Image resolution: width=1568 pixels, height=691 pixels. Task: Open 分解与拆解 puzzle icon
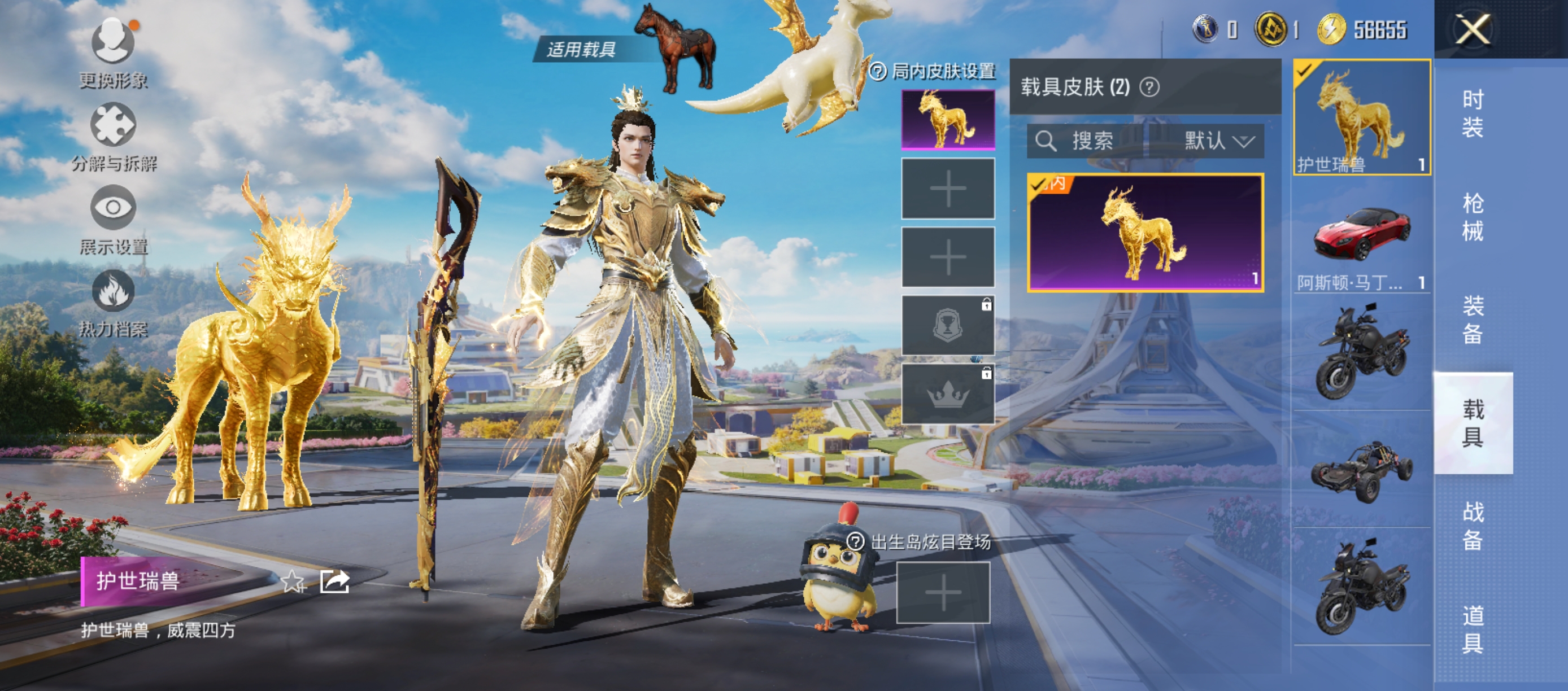click(x=113, y=125)
